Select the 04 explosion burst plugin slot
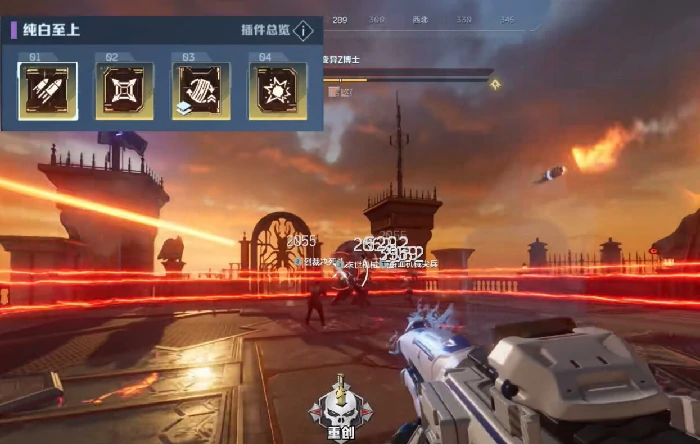The width and height of the screenshot is (700, 444). pos(277,91)
